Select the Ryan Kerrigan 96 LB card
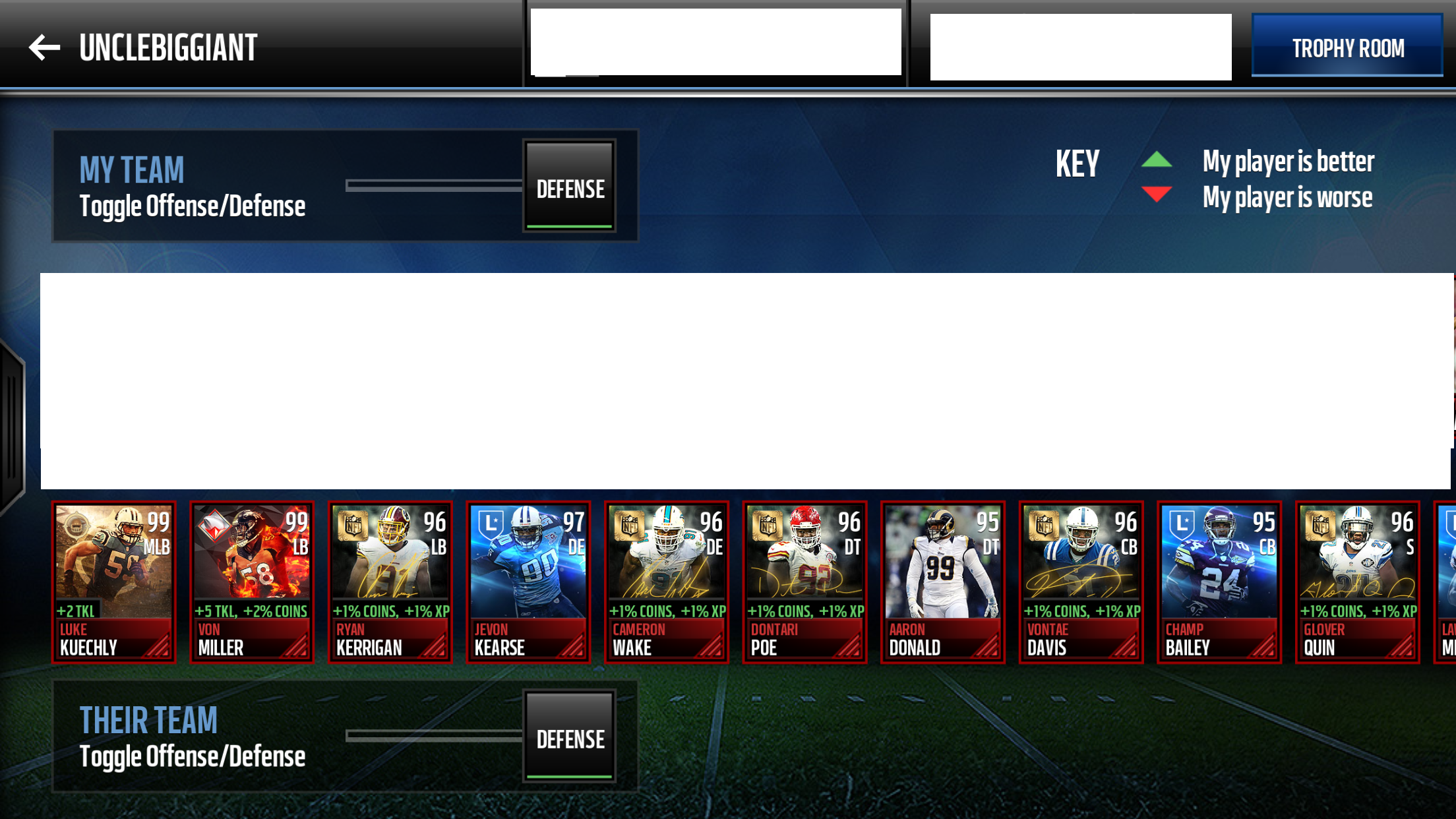The height and width of the screenshot is (819, 1456). [390, 580]
